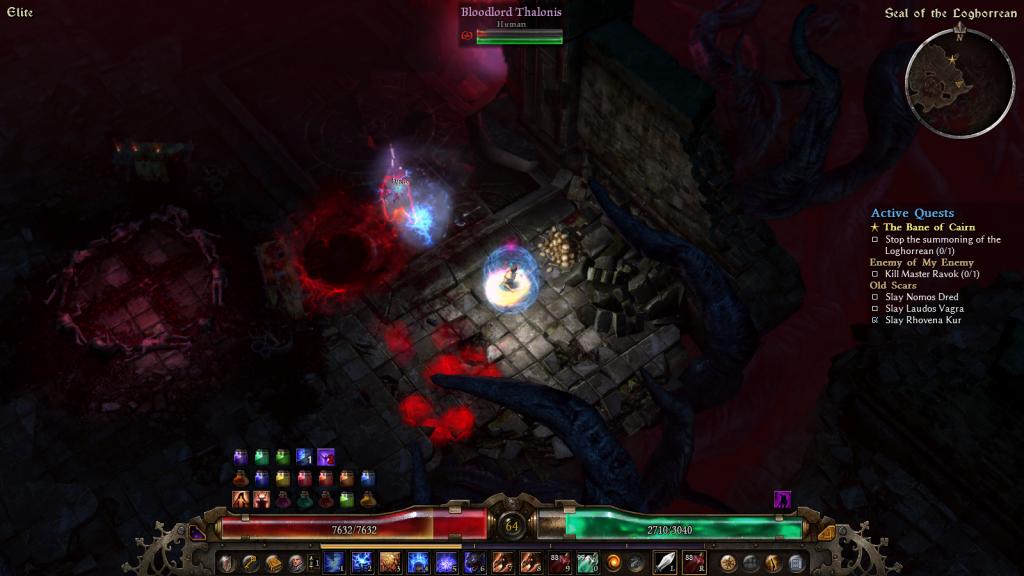Select the Old Scars quest heading

click(x=892, y=285)
